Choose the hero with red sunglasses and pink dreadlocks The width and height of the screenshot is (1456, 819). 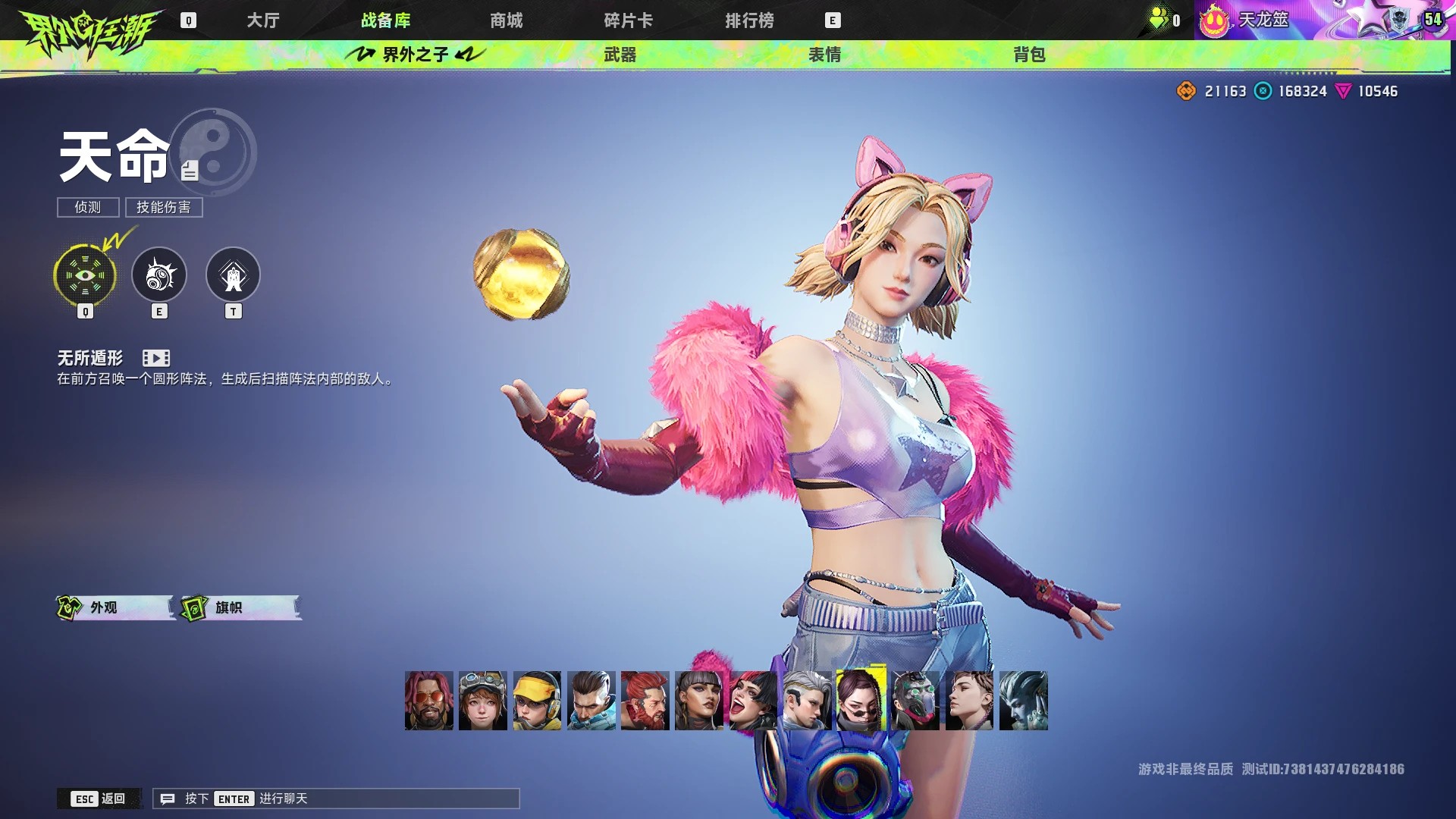(x=429, y=701)
